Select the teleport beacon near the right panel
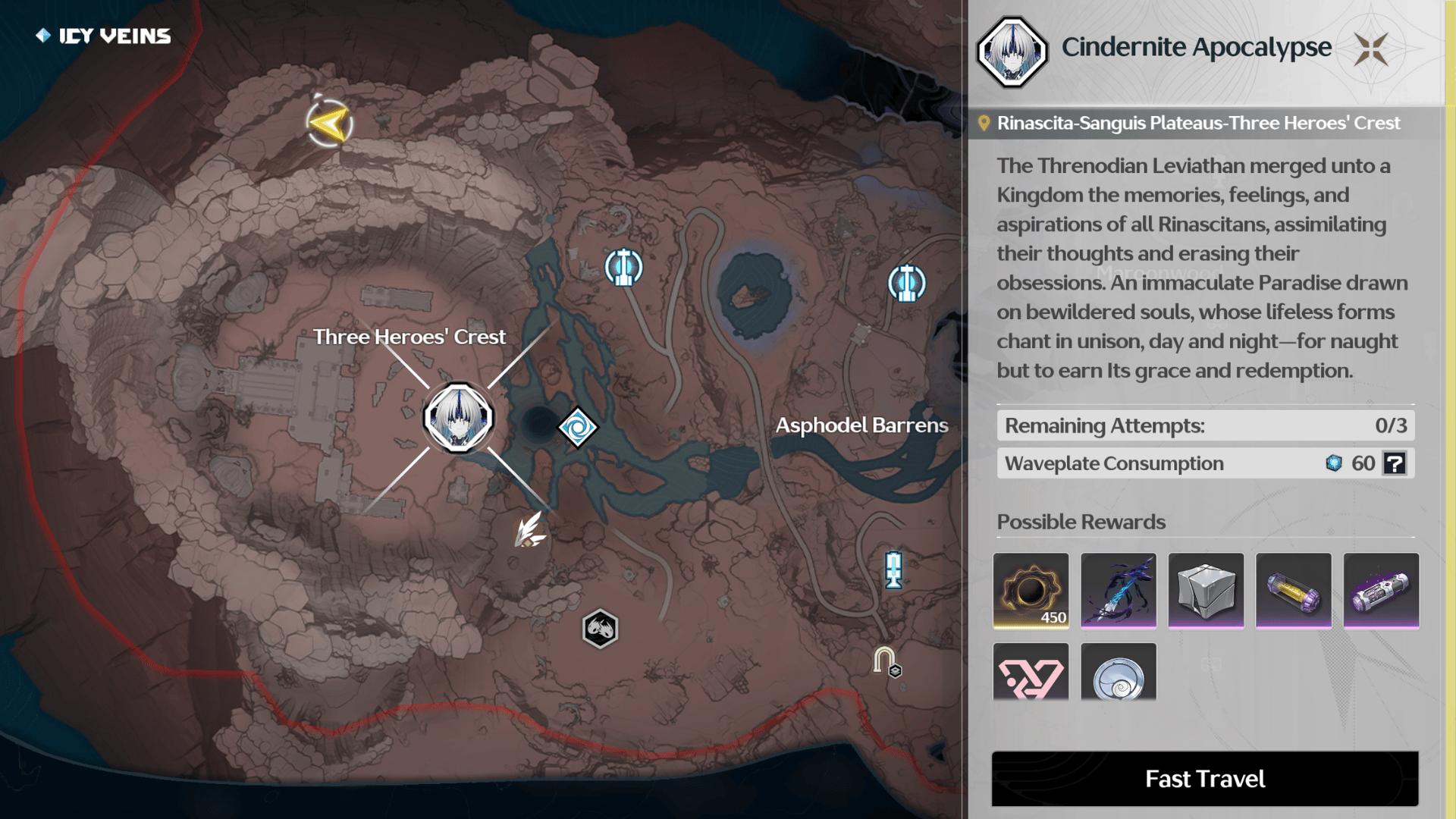 click(906, 284)
